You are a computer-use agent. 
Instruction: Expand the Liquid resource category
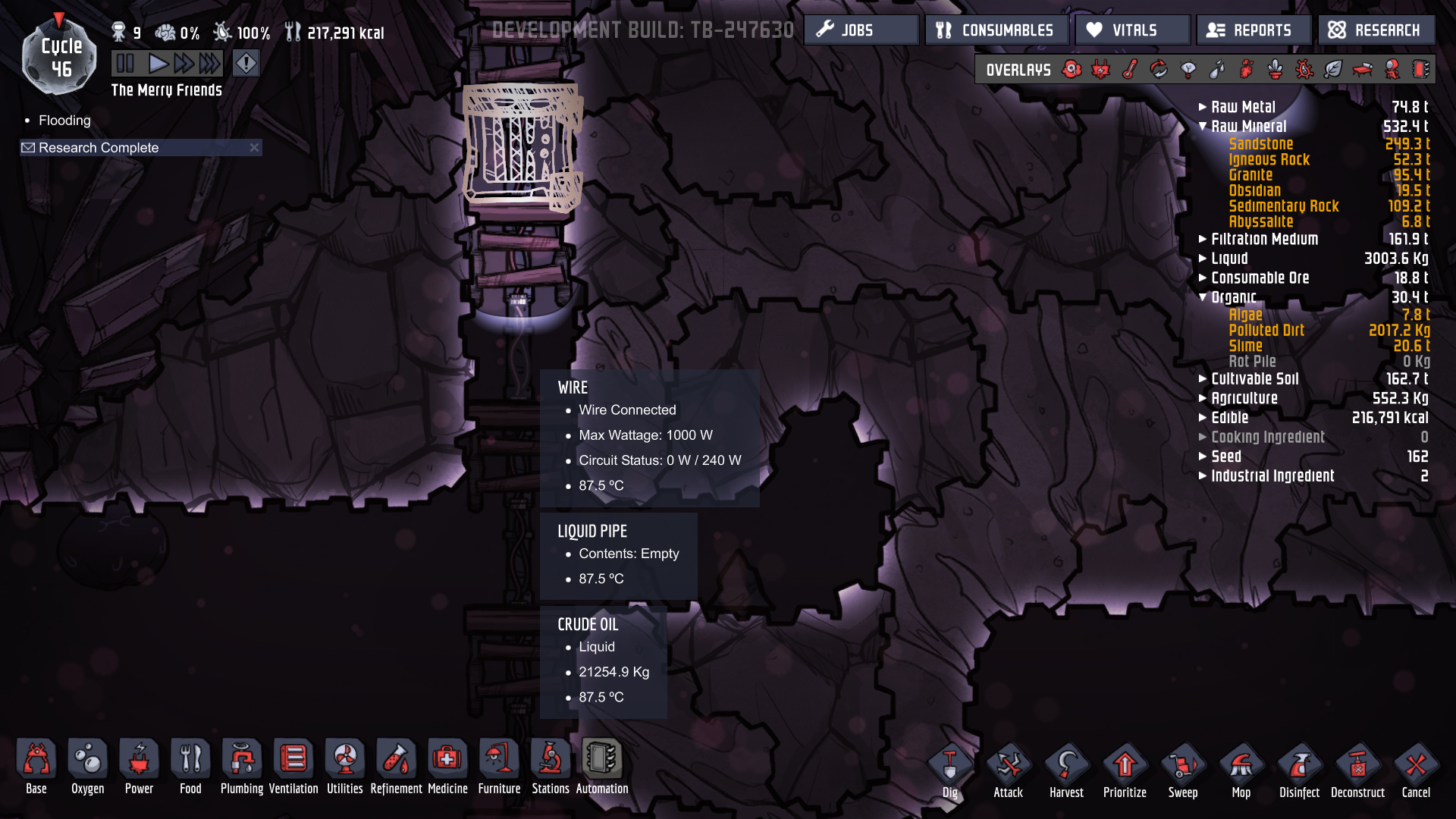[1203, 258]
